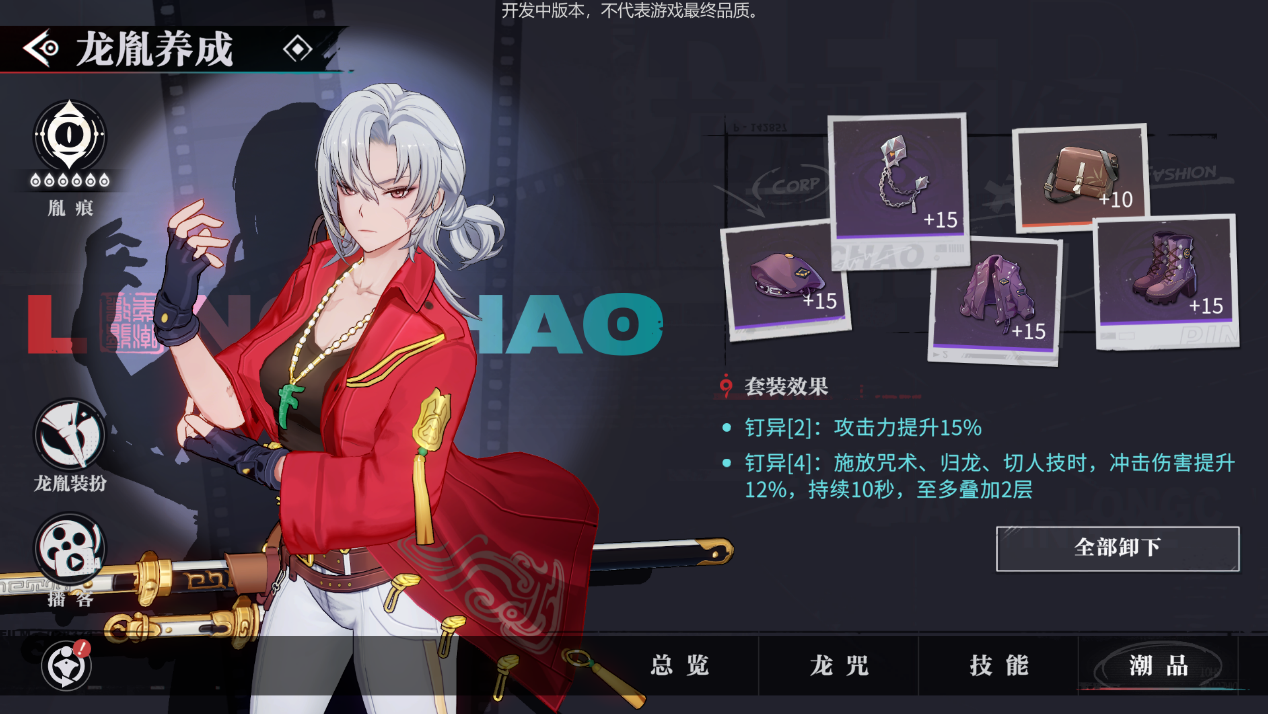
Task: Switch to the 技能 tab
Action: (998, 666)
